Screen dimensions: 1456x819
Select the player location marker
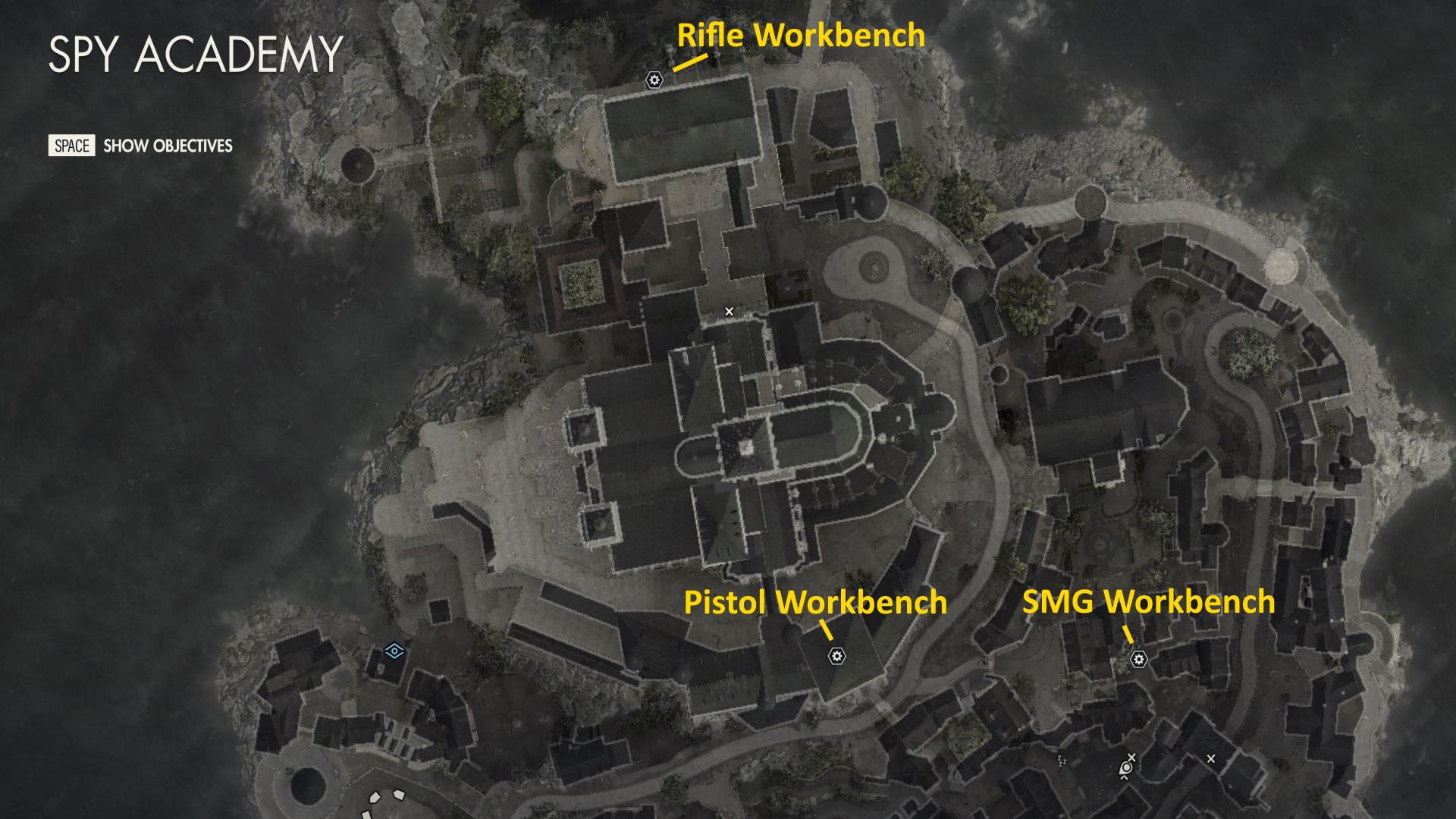tap(1126, 768)
